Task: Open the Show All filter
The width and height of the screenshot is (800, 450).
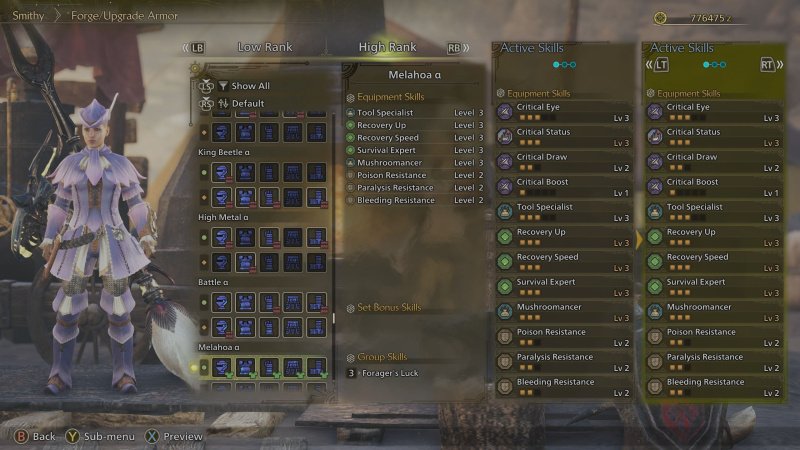Action: (250, 86)
